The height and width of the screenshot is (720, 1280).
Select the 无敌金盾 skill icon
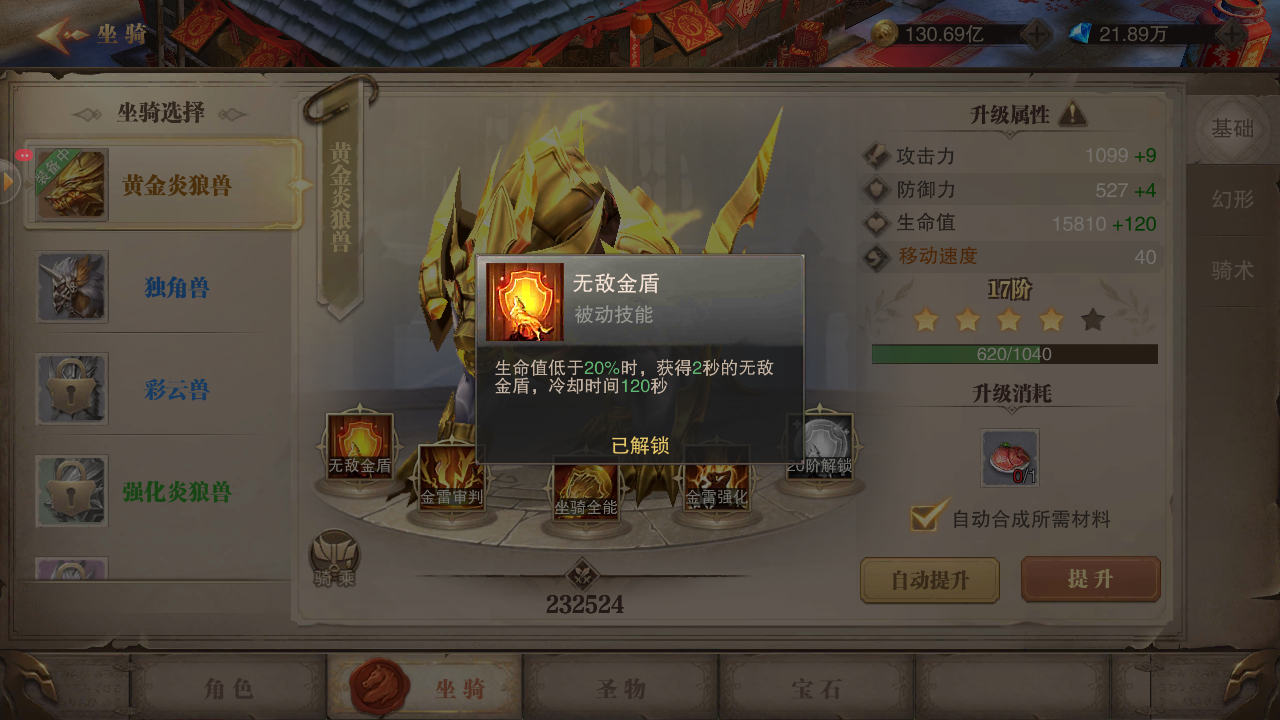point(359,444)
